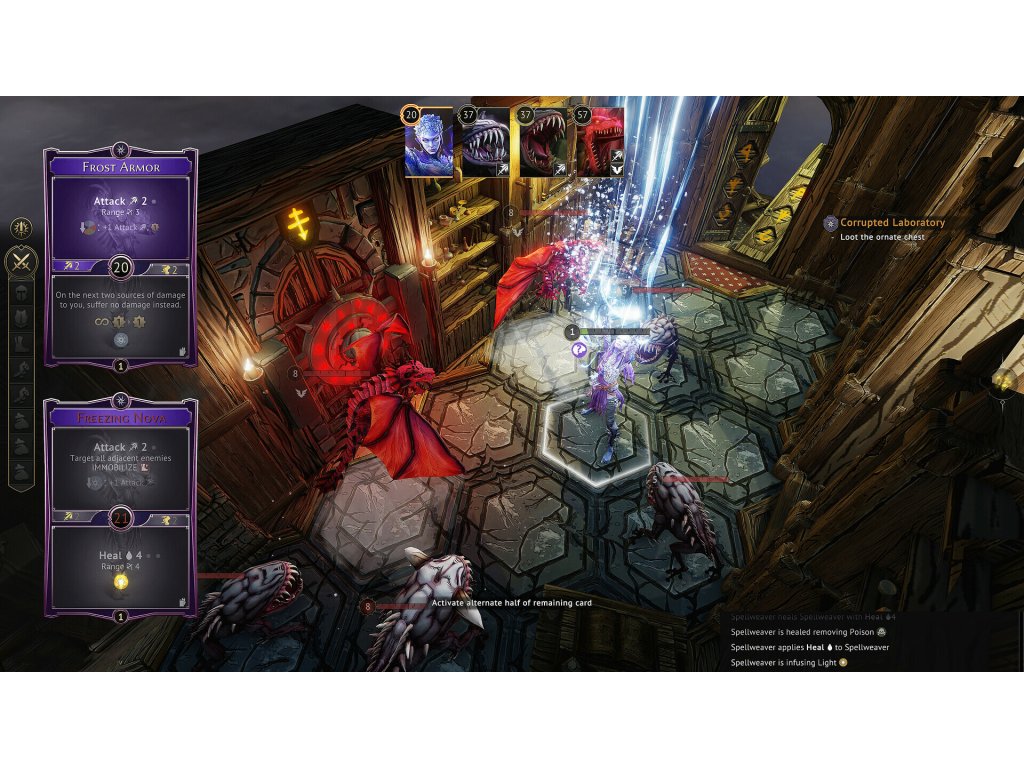
Task: Click the Spellweaver portrait in initiative tracker
Action: click(x=429, y=143)
